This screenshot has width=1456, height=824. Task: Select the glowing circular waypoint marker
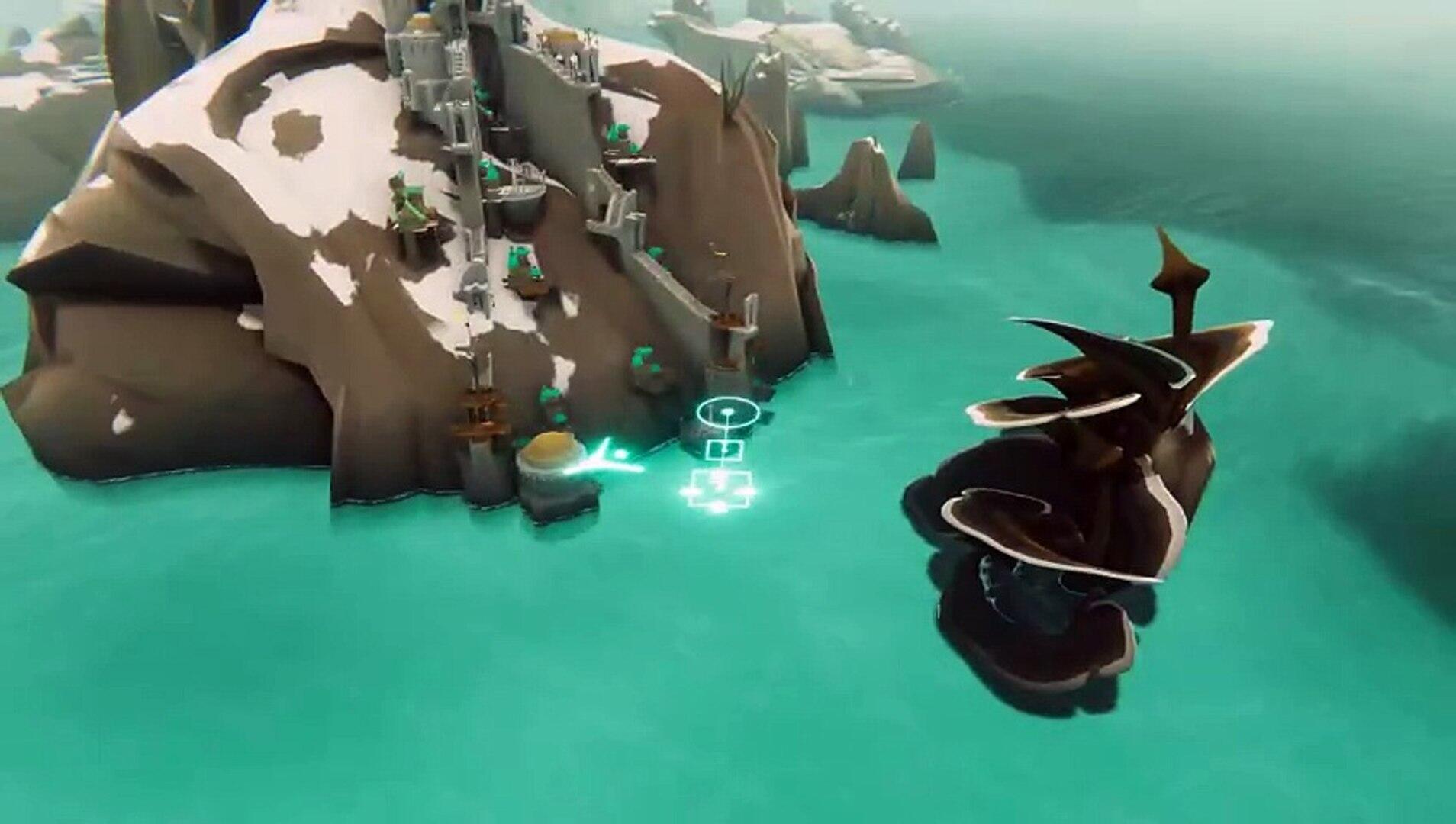coord(726,413)
